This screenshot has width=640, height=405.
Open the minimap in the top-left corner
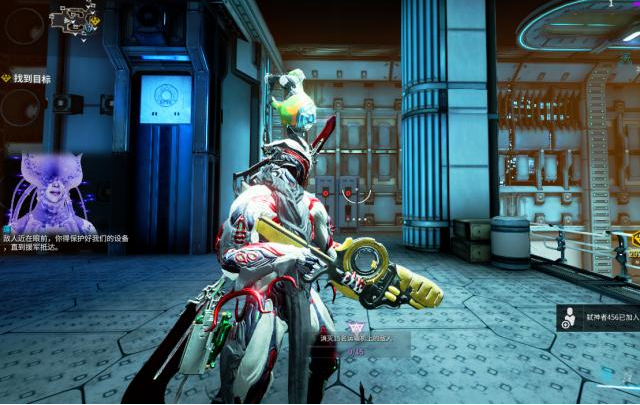(x=77, y=16)
